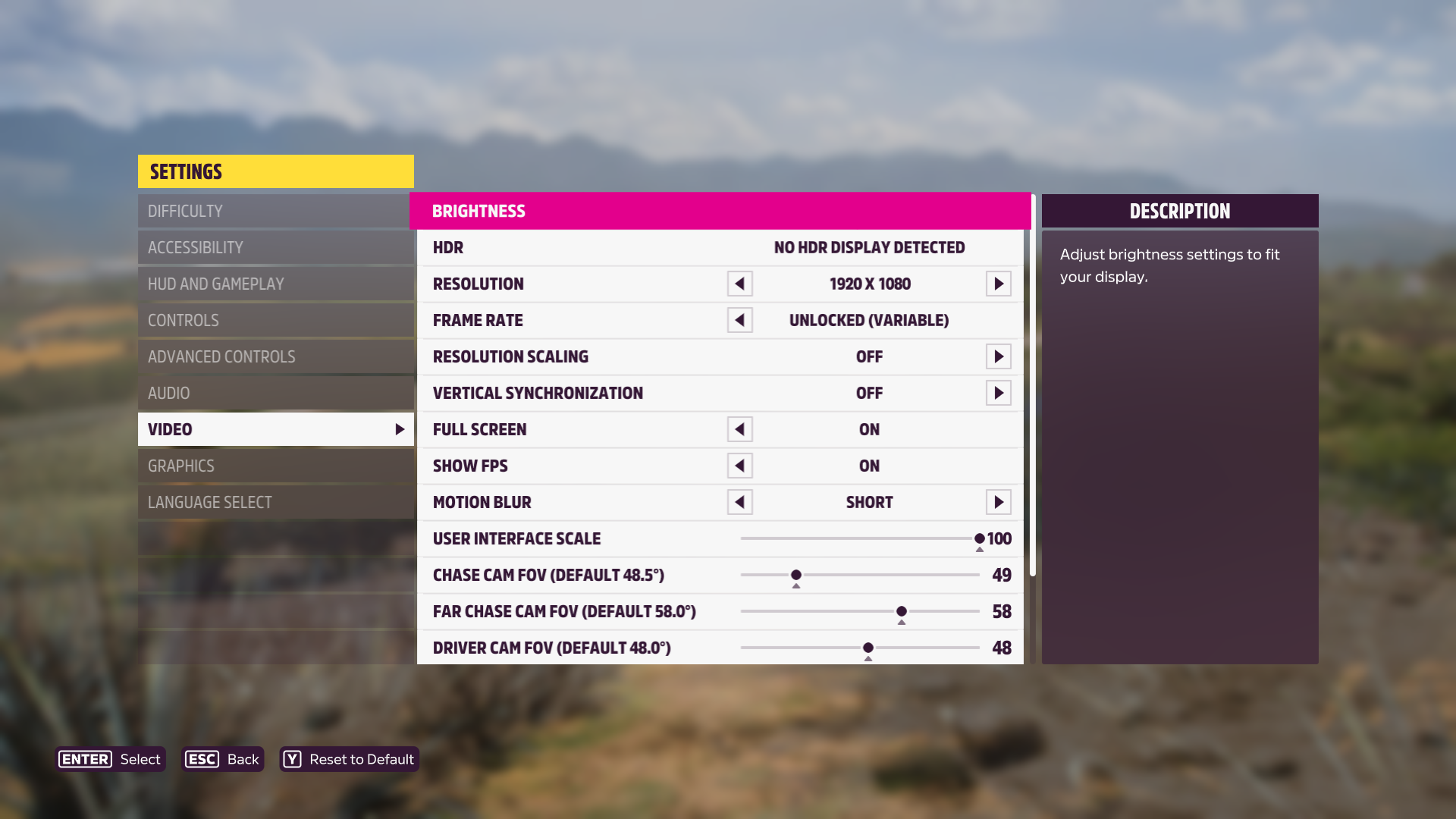This screenshot has height=819, width=1456.
Task: Open the Difficulty settings category
Action: [275, 211]
